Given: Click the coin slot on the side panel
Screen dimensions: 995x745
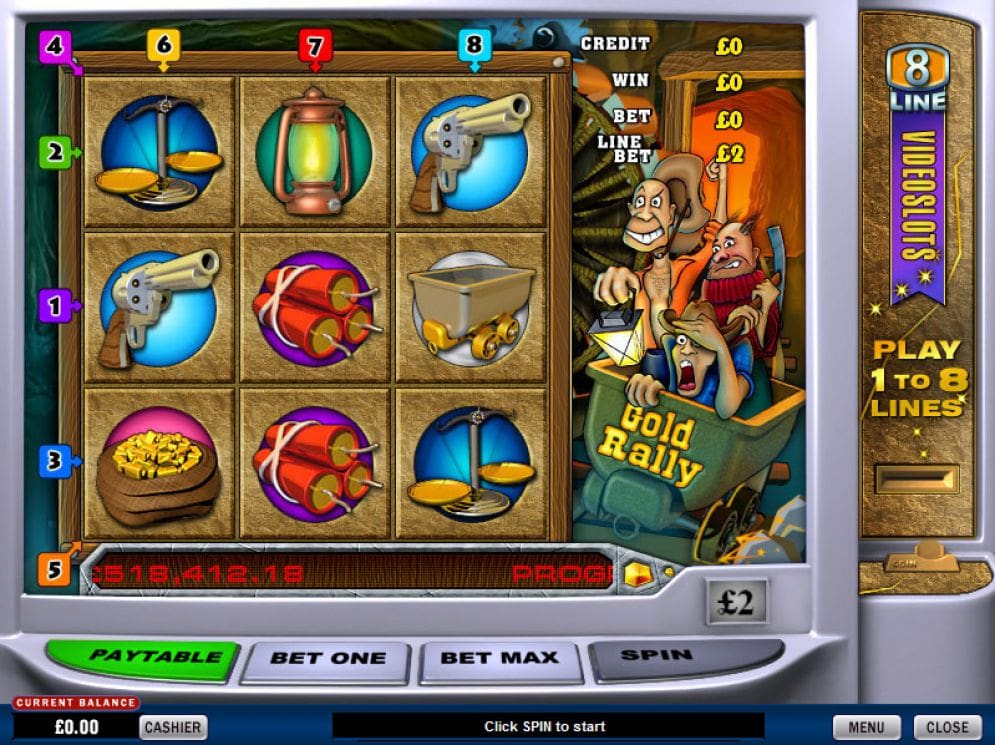Looking at the screenshot, I should click(x=916, y=480).
